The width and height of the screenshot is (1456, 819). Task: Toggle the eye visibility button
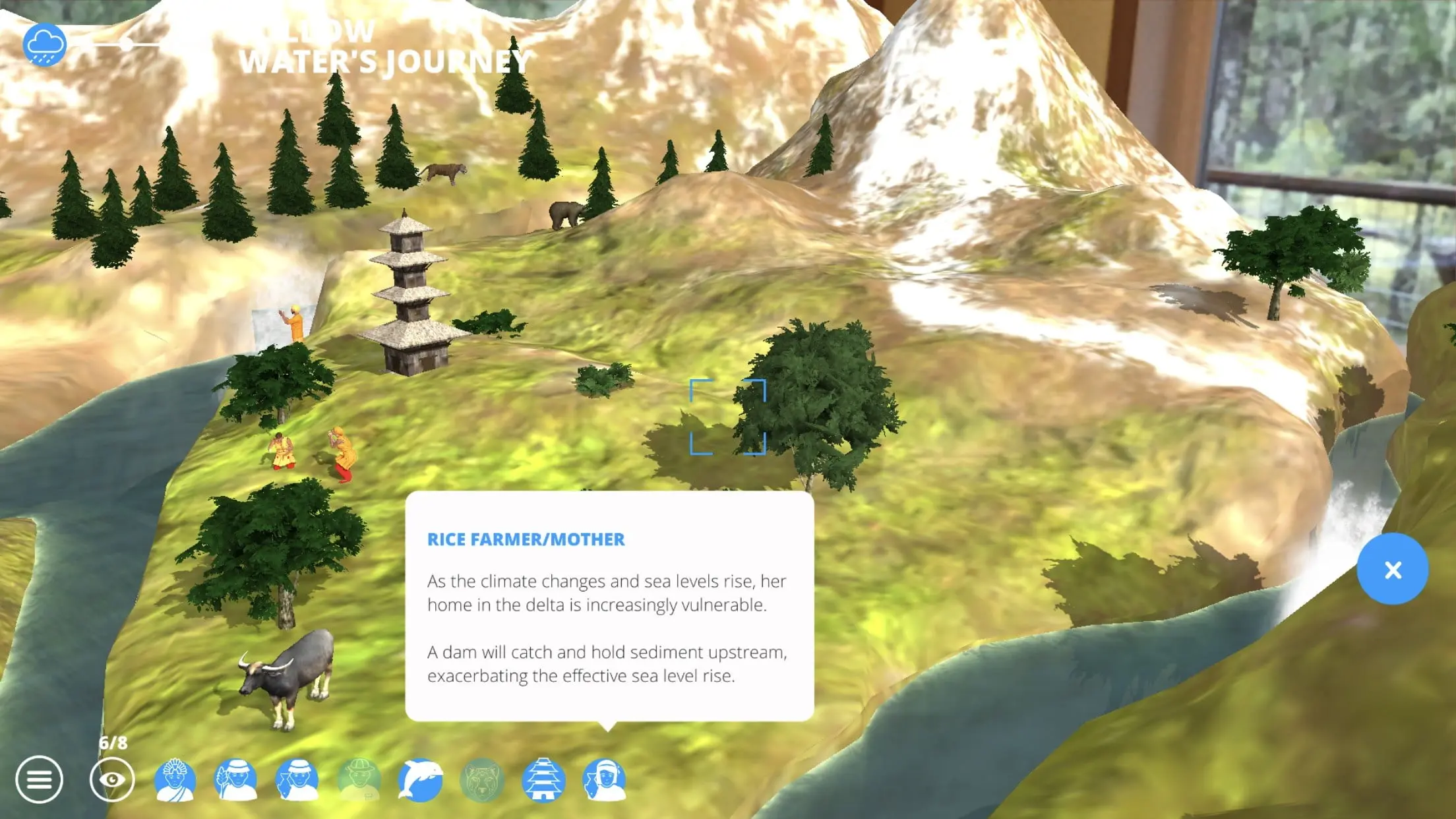click(x=112, y=780)
